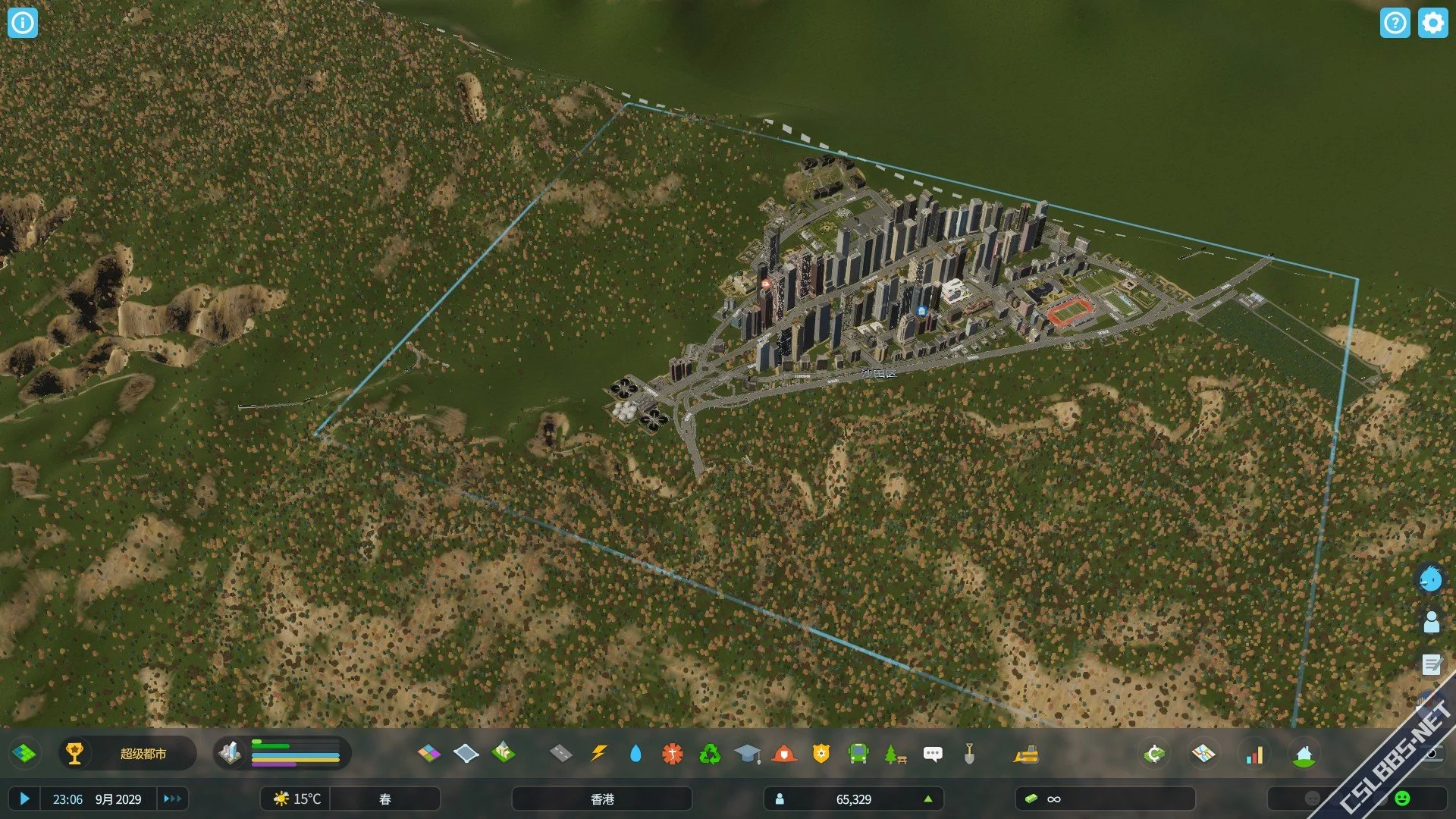1456x819 pixels.
Task: Open the water and sewage menu
Action: [635, 753]
